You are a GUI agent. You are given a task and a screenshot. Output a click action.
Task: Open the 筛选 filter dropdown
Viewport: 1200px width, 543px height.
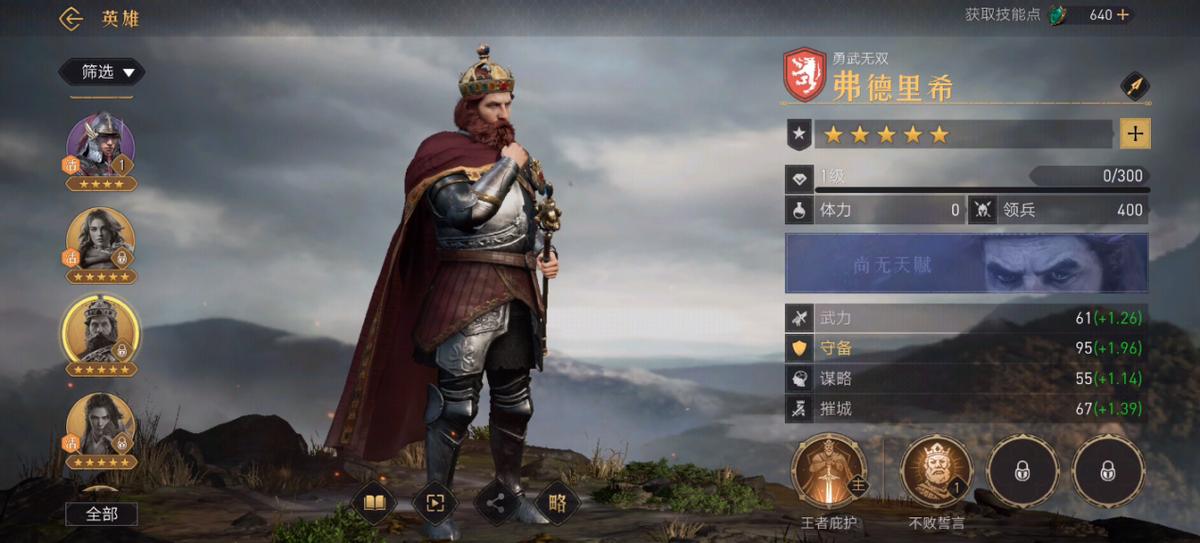pos(102,72)
